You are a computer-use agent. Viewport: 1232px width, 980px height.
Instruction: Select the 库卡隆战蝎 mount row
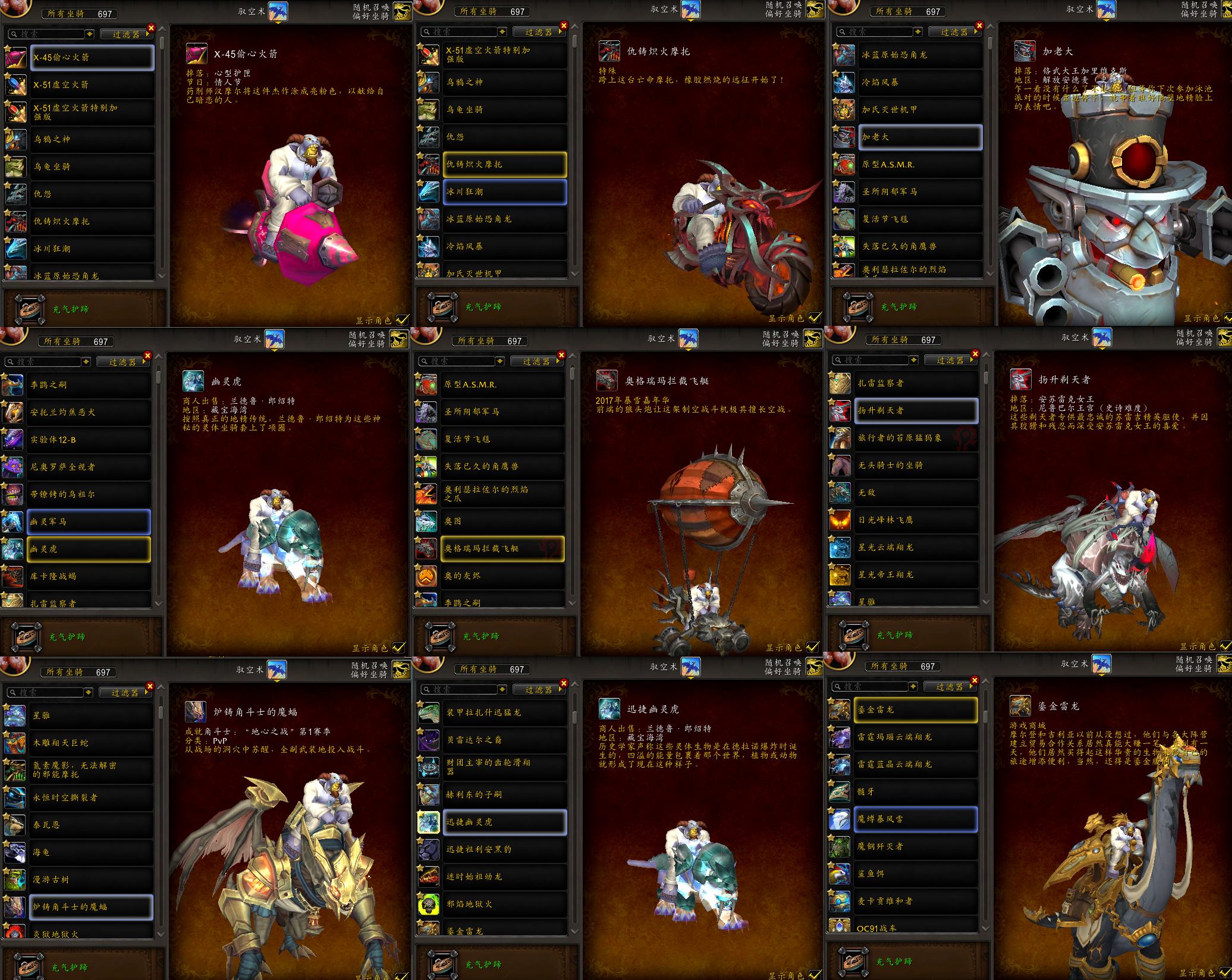pyautogui.click(x=88, y=576)
